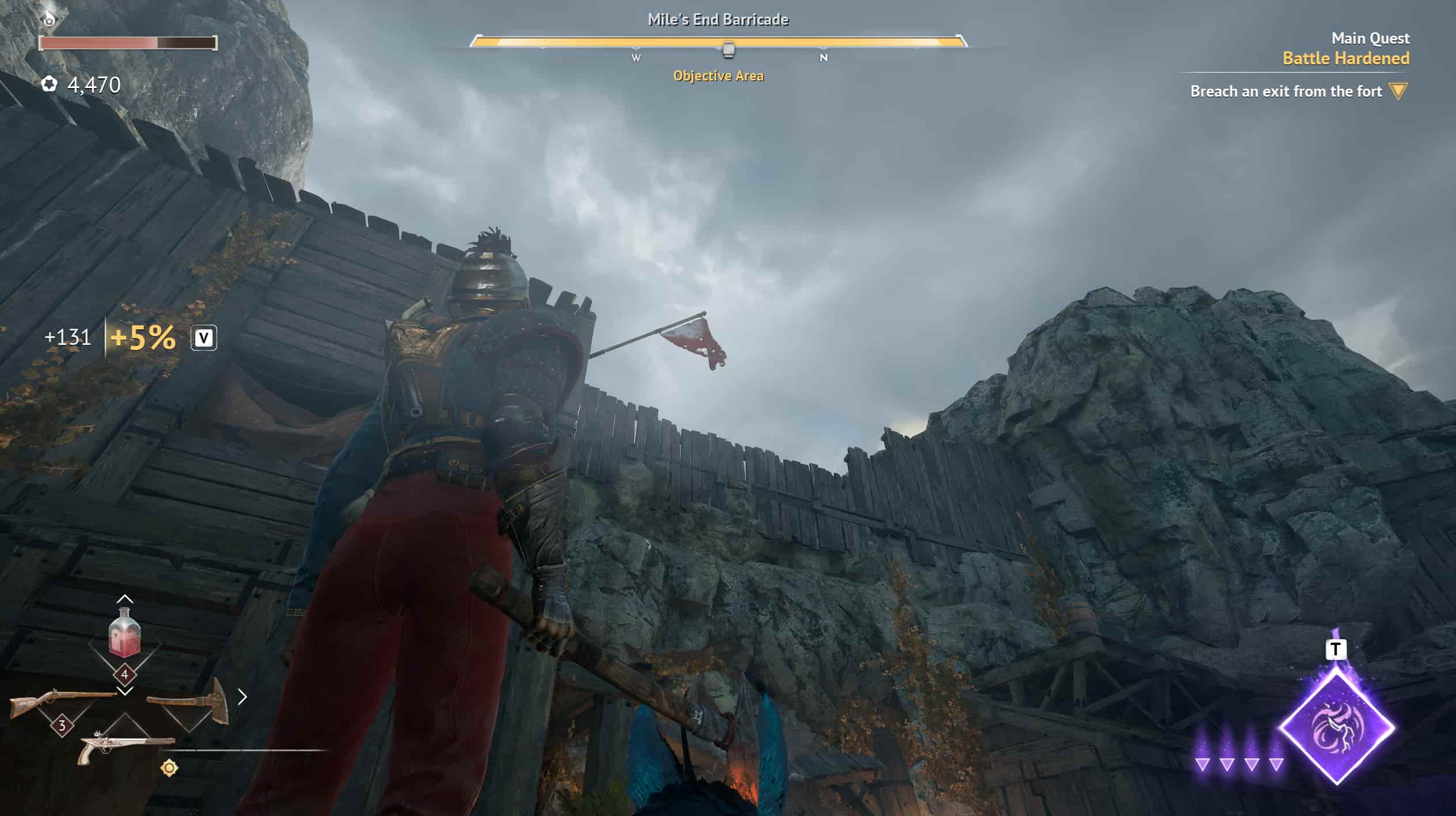
Task: Activate the purple companion ability diamond
Action: (x=1336, y=728)
